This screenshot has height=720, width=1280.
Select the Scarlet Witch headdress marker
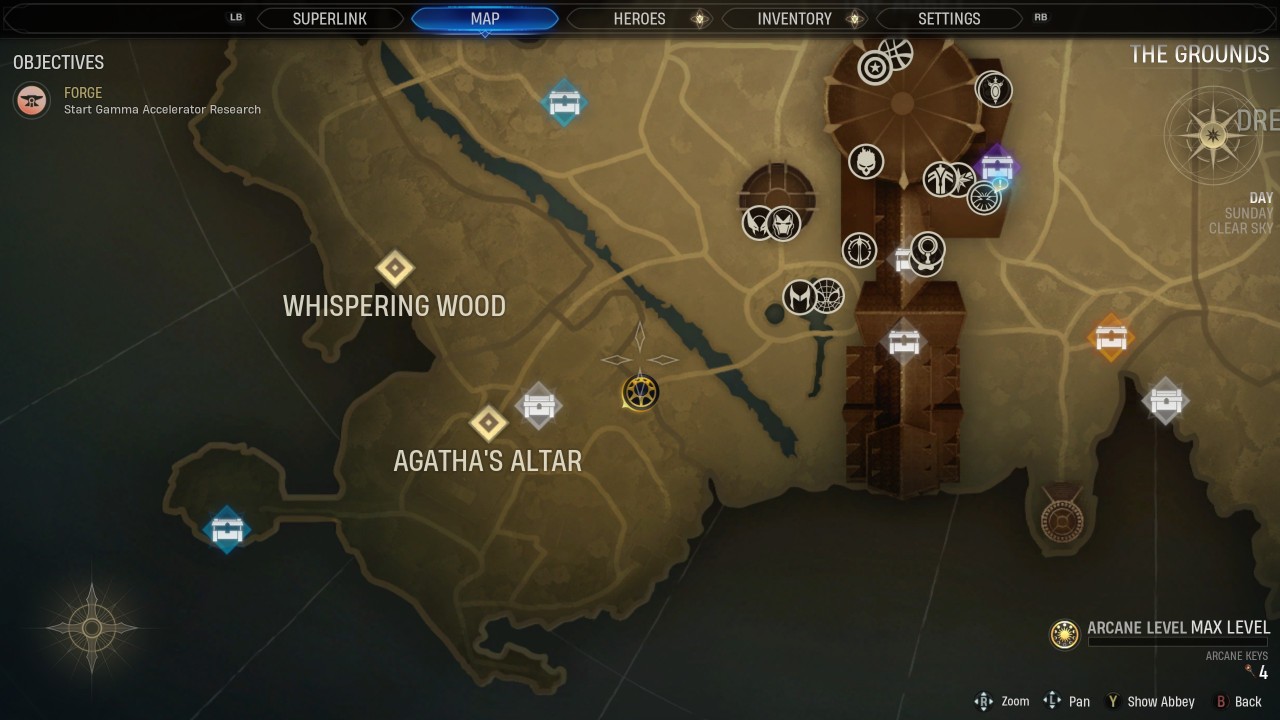pyautogui.click(x=799, y=297)
